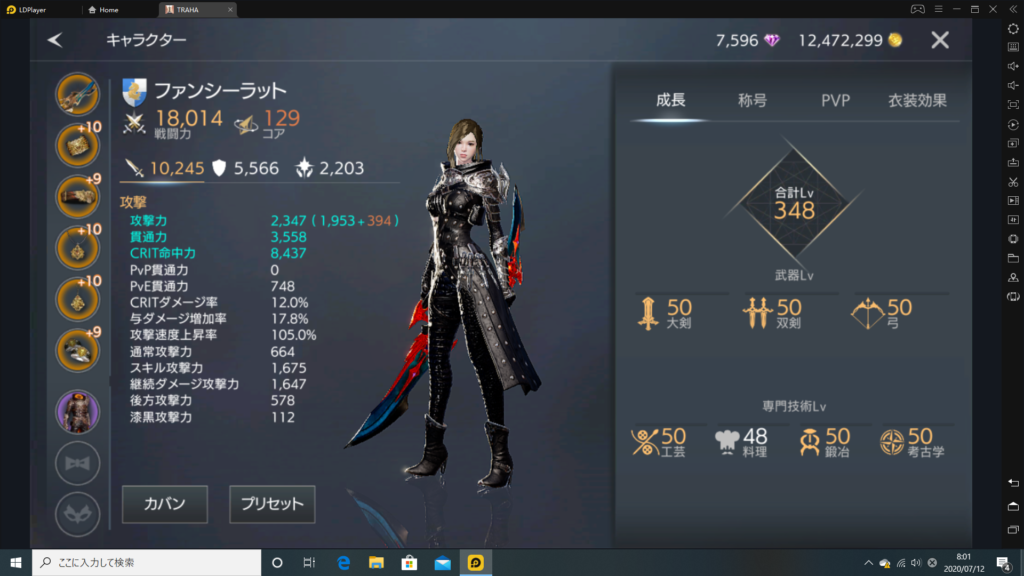Select the 5,566 defense stats tab
Viewport: 1024px width, 576px height.
[x=244, y=169]
